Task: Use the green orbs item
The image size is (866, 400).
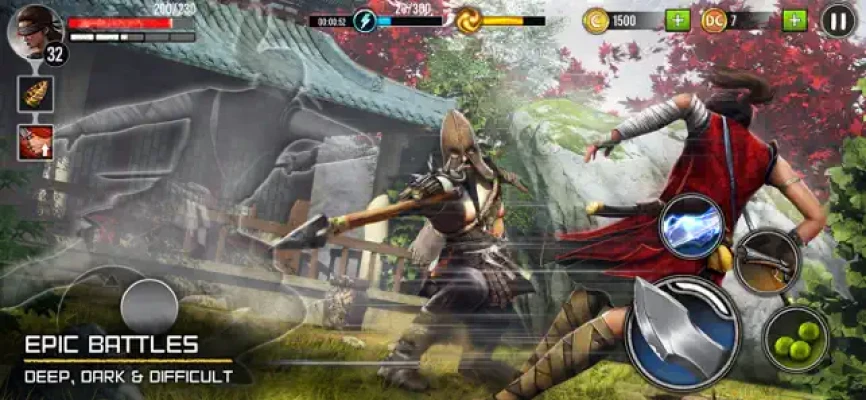Action: click(797, 339)
